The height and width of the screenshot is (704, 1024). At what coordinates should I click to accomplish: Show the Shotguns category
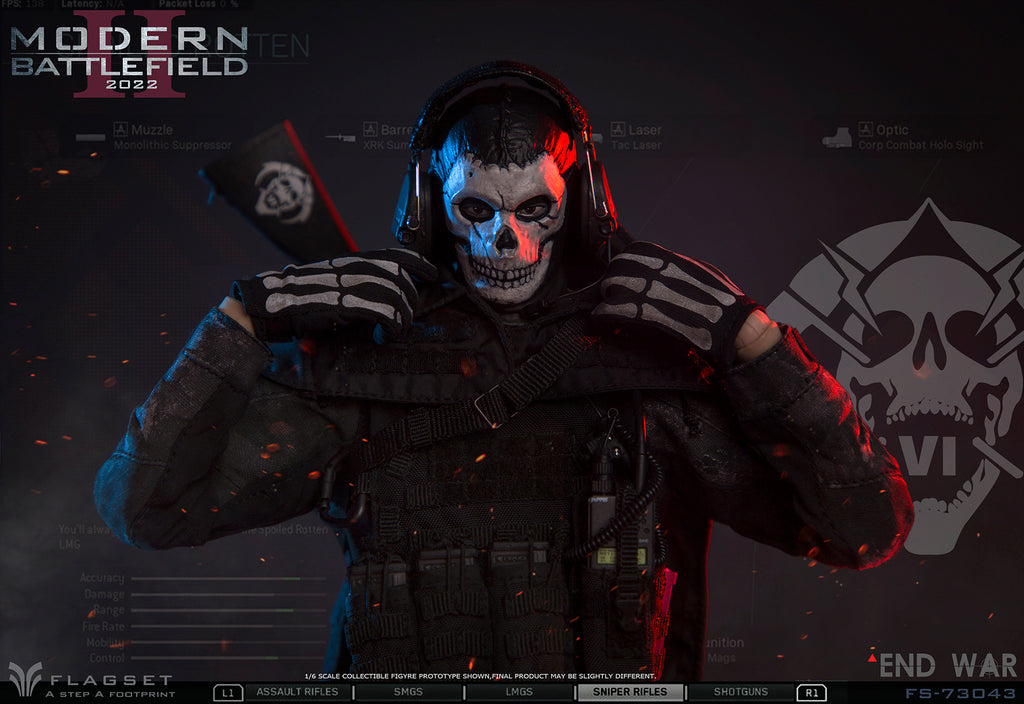(x=740, y=692)
